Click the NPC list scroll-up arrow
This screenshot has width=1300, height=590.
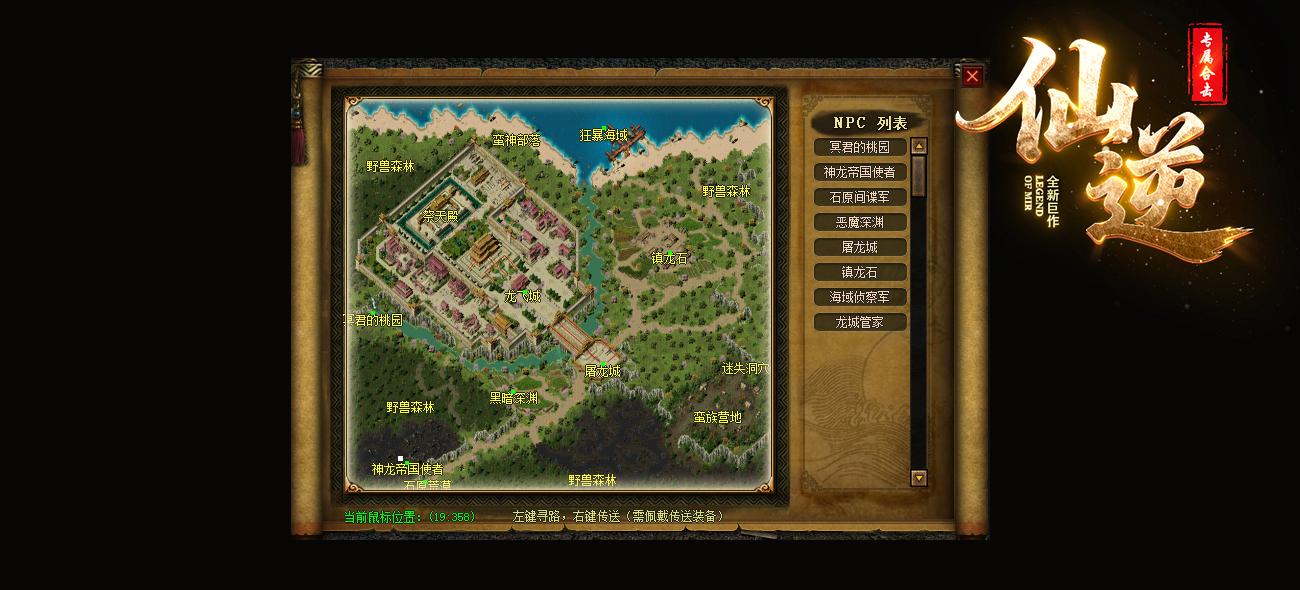click(x=919, y=146)
